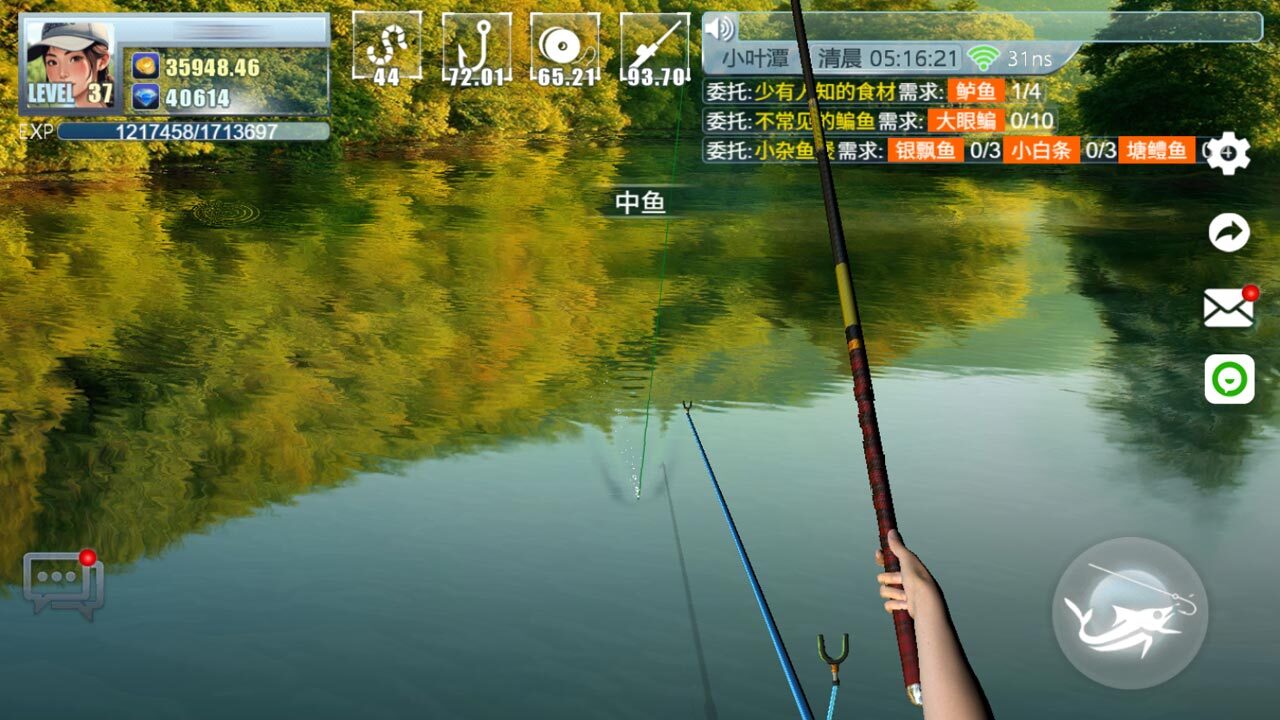View the 大眼鳊 commission quest

[x=966, y=121]
